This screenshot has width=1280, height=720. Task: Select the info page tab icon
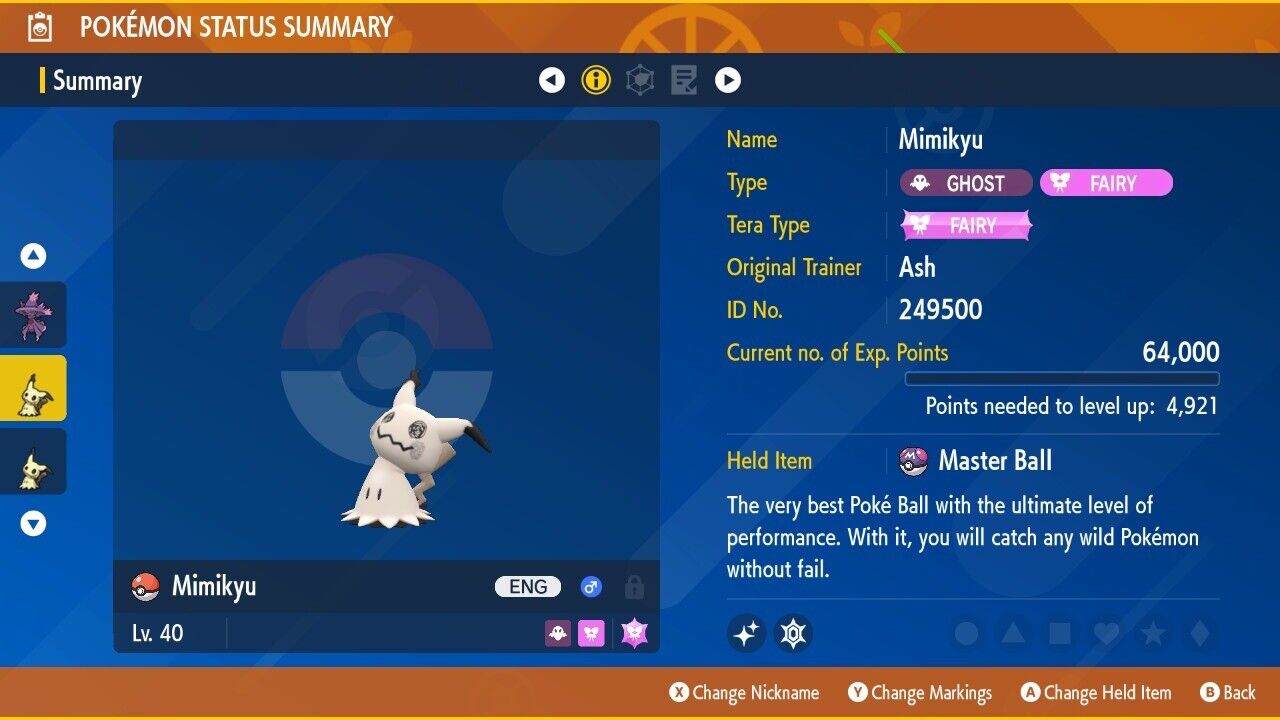click(x=596, y=80)
